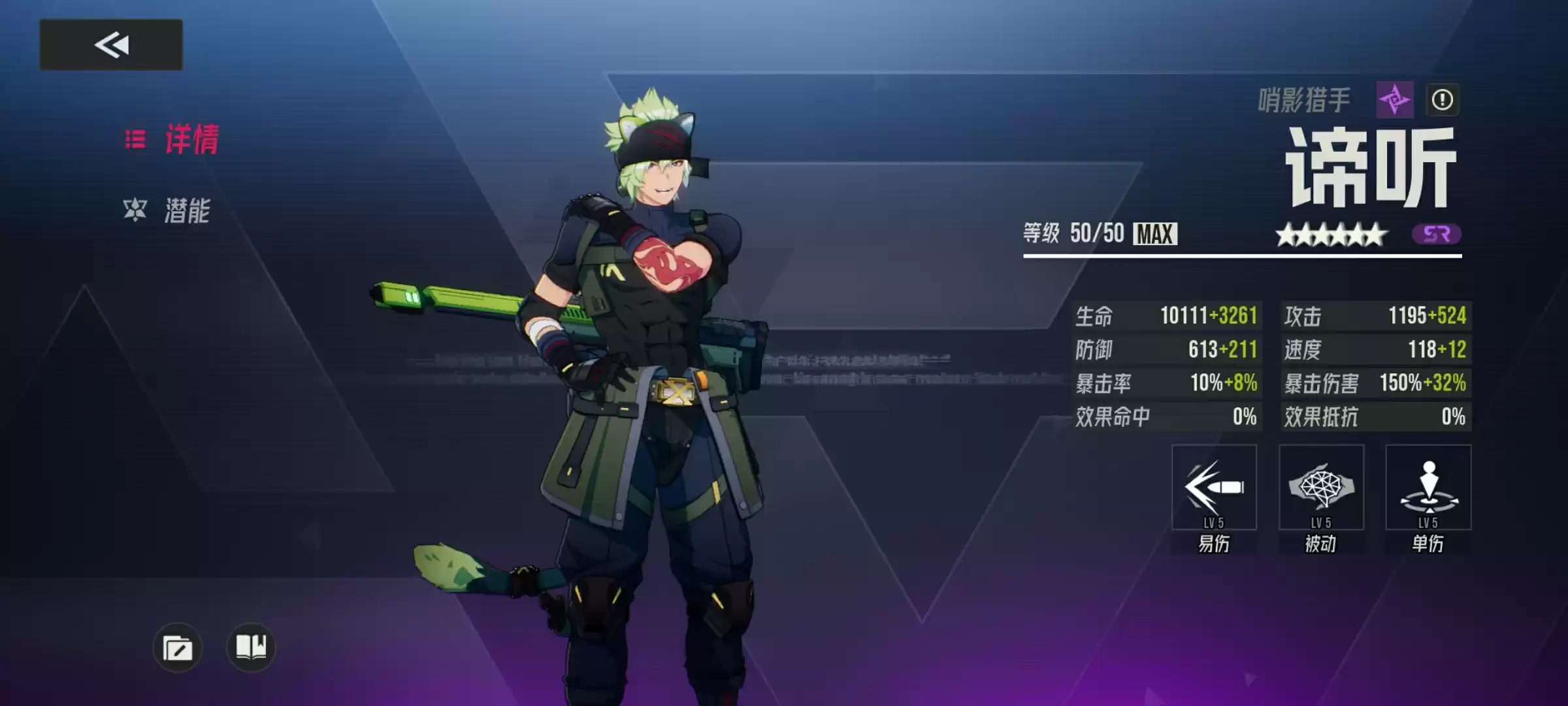The height and width of the screenshot is (706, 1568).
Task: Open the exclamation info icon near the element
Action: (1444, 99)
